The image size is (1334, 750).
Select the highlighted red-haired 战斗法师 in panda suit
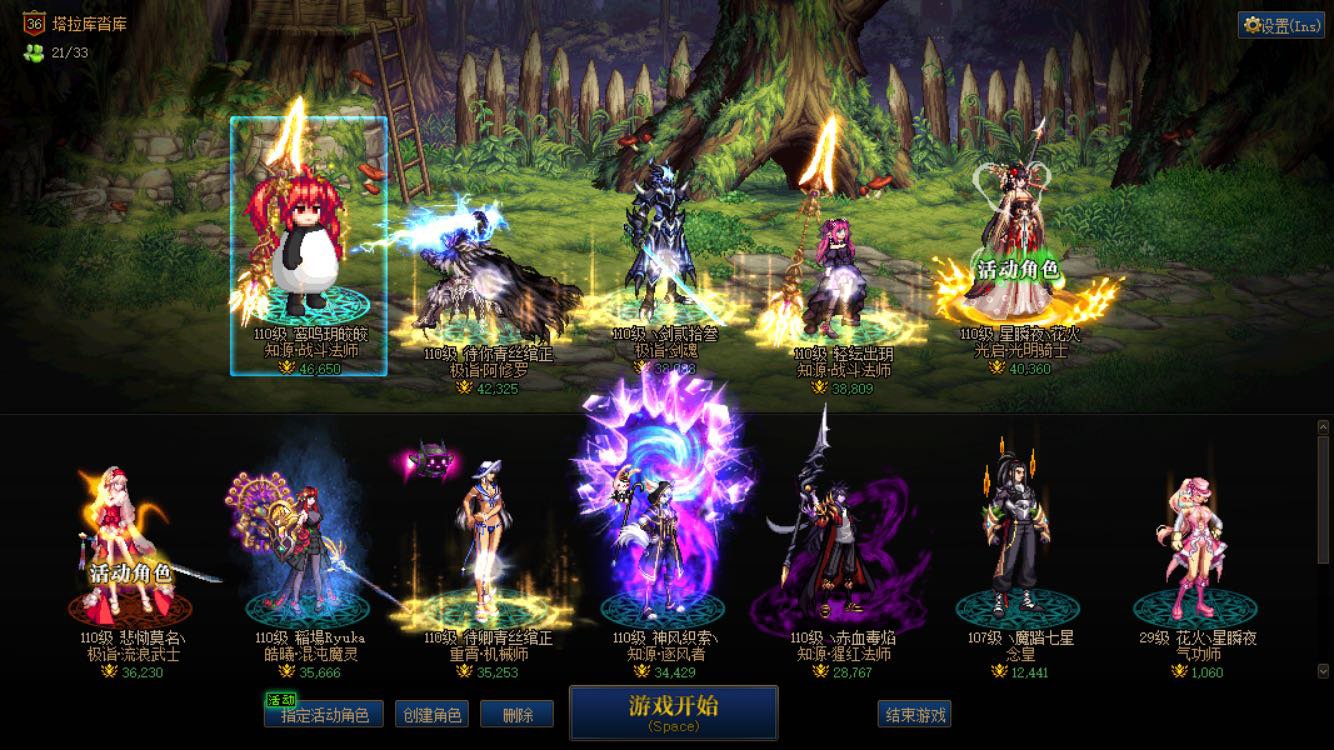tap(308, 246)
